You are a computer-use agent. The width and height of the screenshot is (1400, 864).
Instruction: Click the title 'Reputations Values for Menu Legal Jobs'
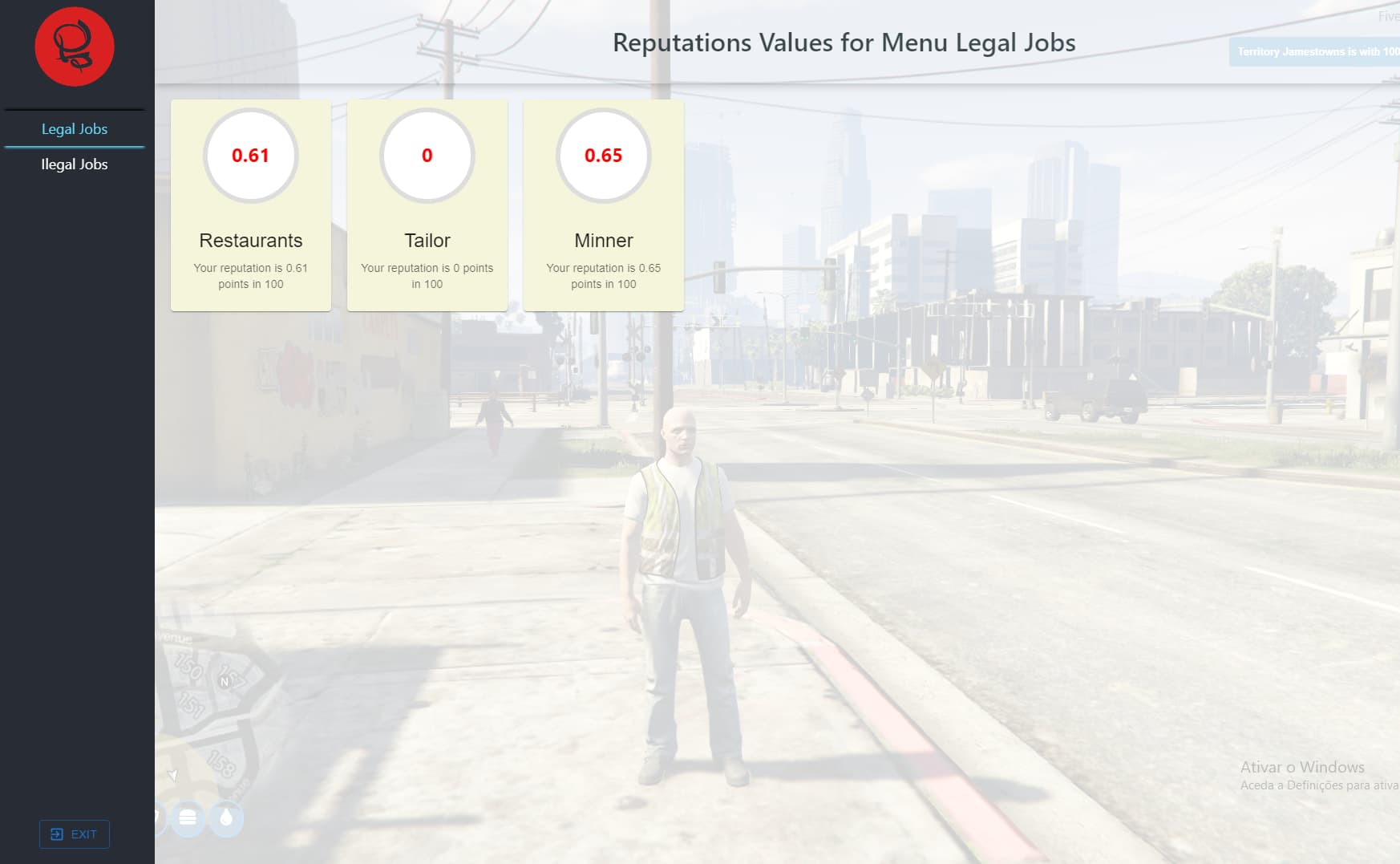point(844,43)
